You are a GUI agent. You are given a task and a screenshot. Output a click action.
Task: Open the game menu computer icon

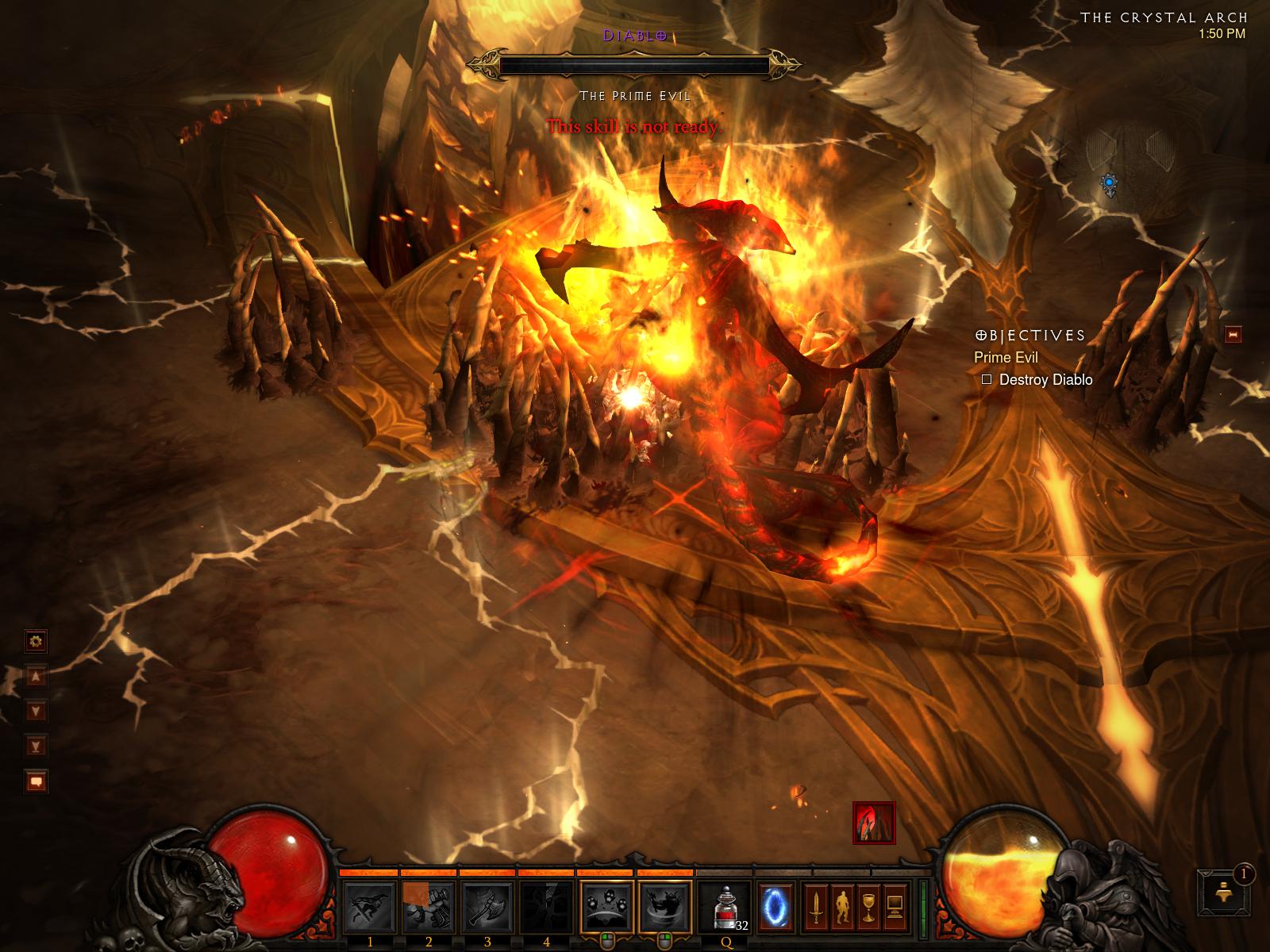pos(894,907)
